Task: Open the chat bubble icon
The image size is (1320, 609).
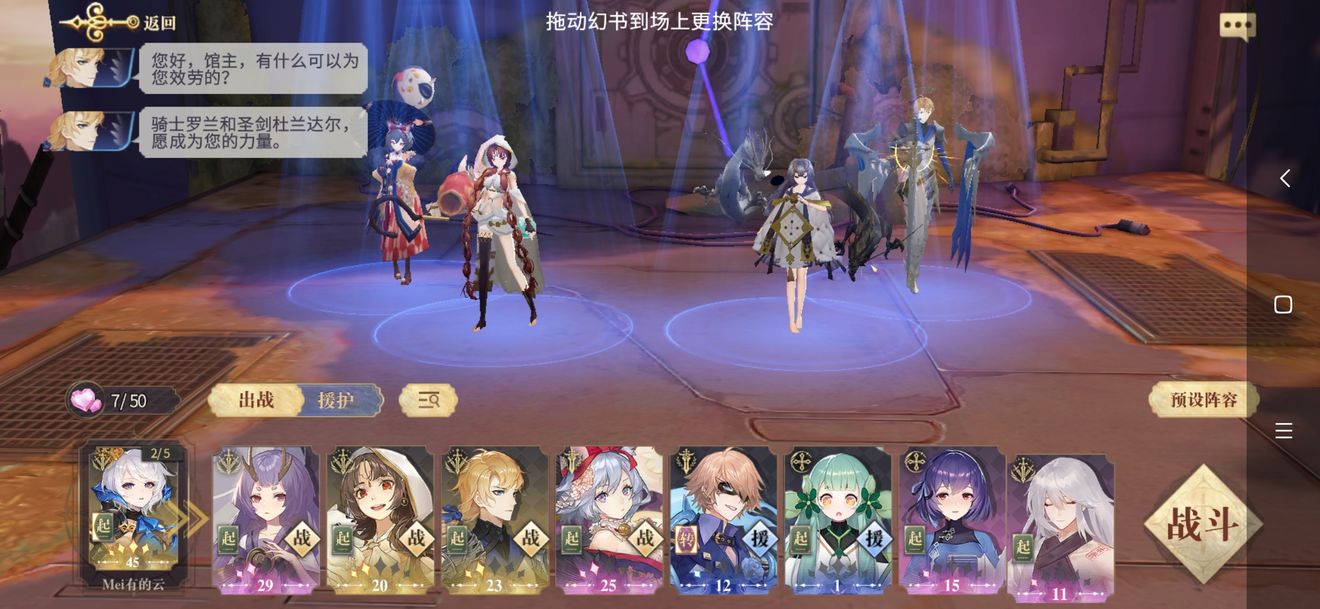Action: click(x=1237, y=26)
